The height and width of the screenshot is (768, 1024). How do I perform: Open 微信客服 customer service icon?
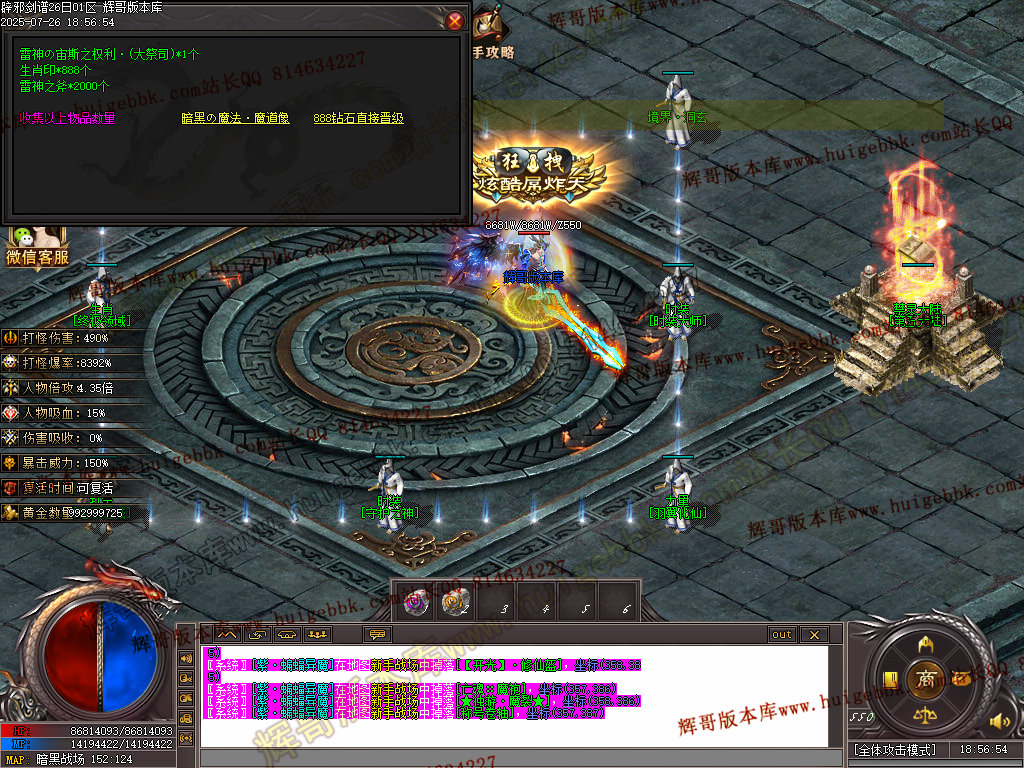37,247
